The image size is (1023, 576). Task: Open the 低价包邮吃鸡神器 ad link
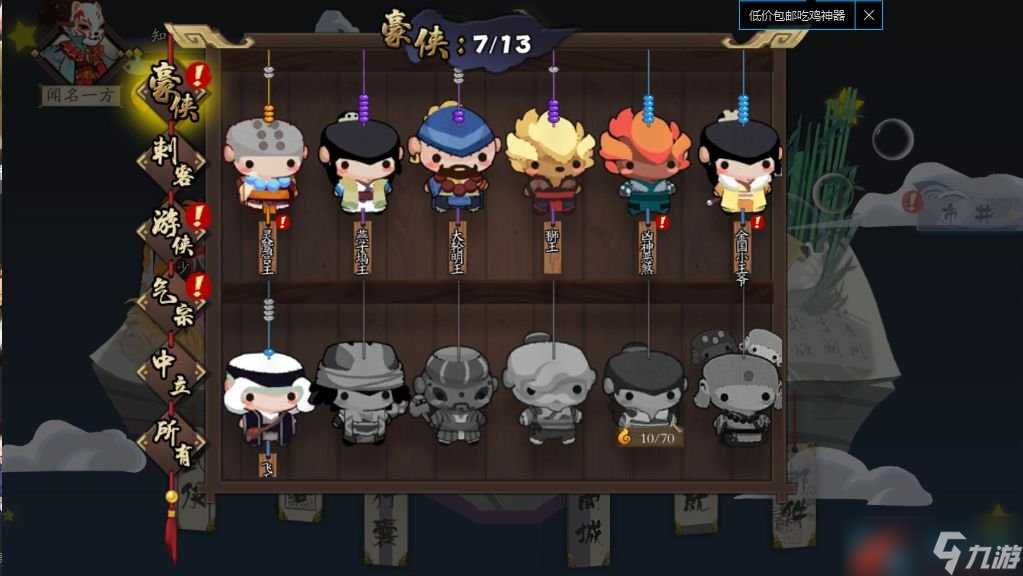coord(797,15)
